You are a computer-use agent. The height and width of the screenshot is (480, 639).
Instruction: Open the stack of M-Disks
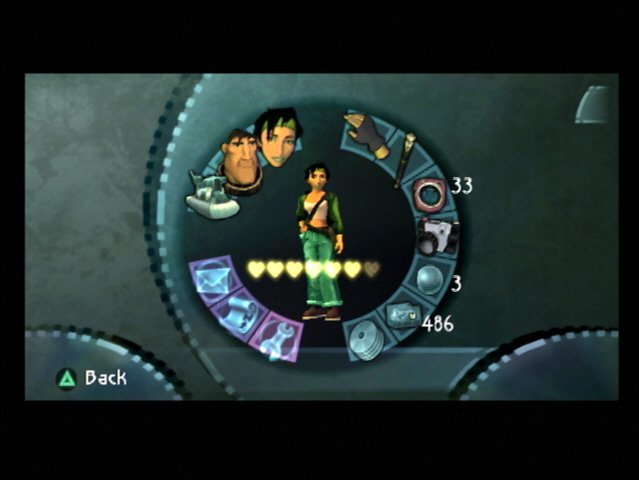tap(367, 341)
